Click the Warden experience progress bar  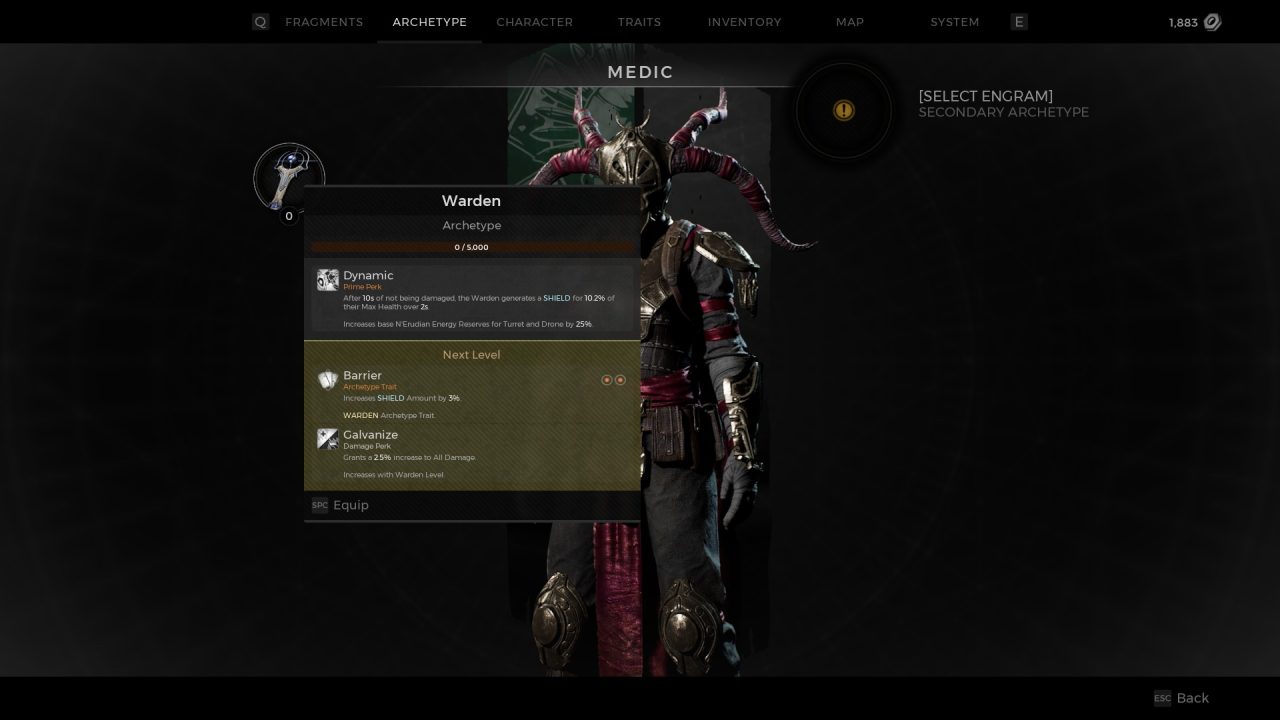pyautogui.click(x=471, y=246)
